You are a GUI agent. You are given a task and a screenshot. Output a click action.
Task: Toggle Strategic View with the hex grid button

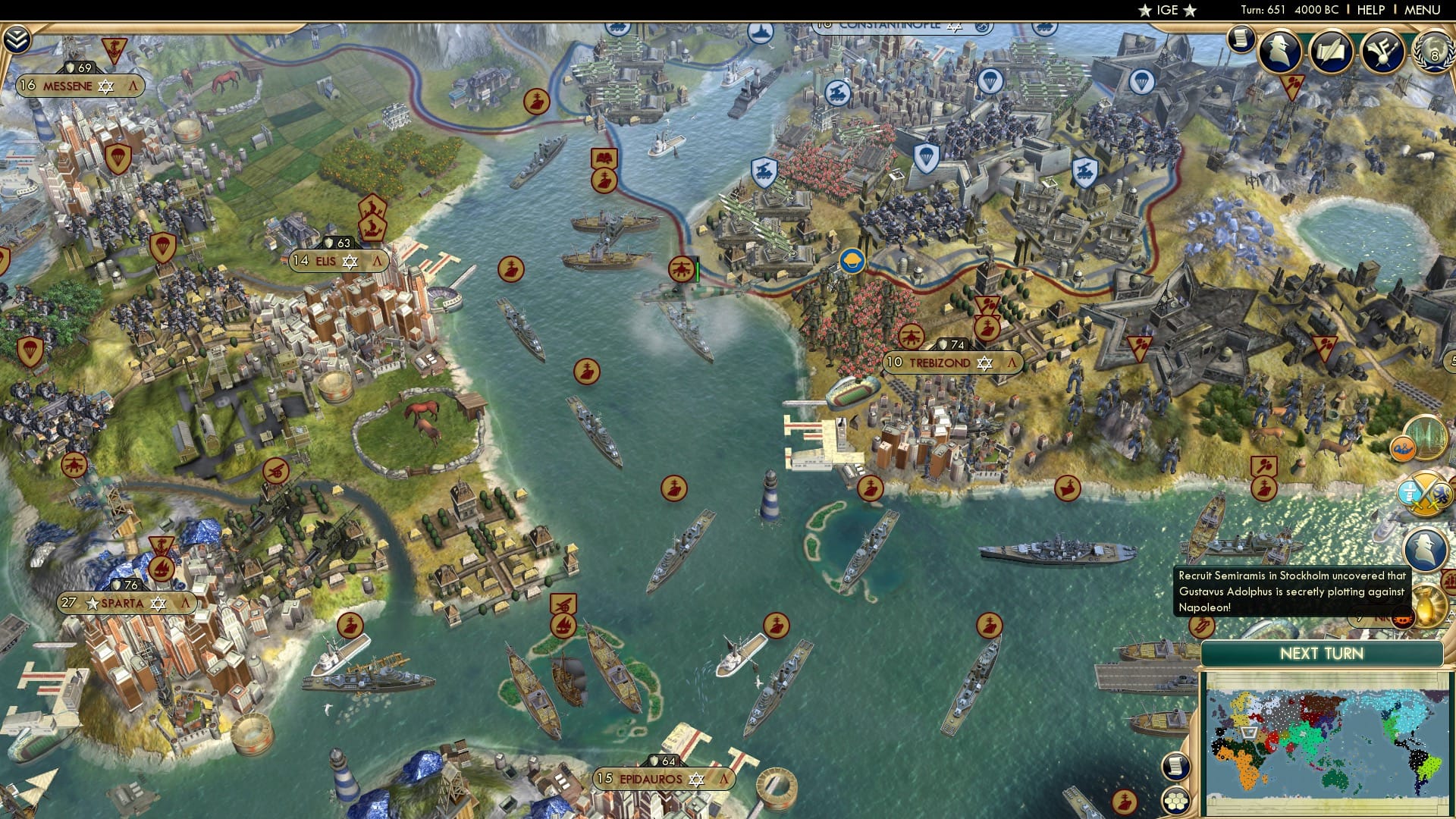1177,802
